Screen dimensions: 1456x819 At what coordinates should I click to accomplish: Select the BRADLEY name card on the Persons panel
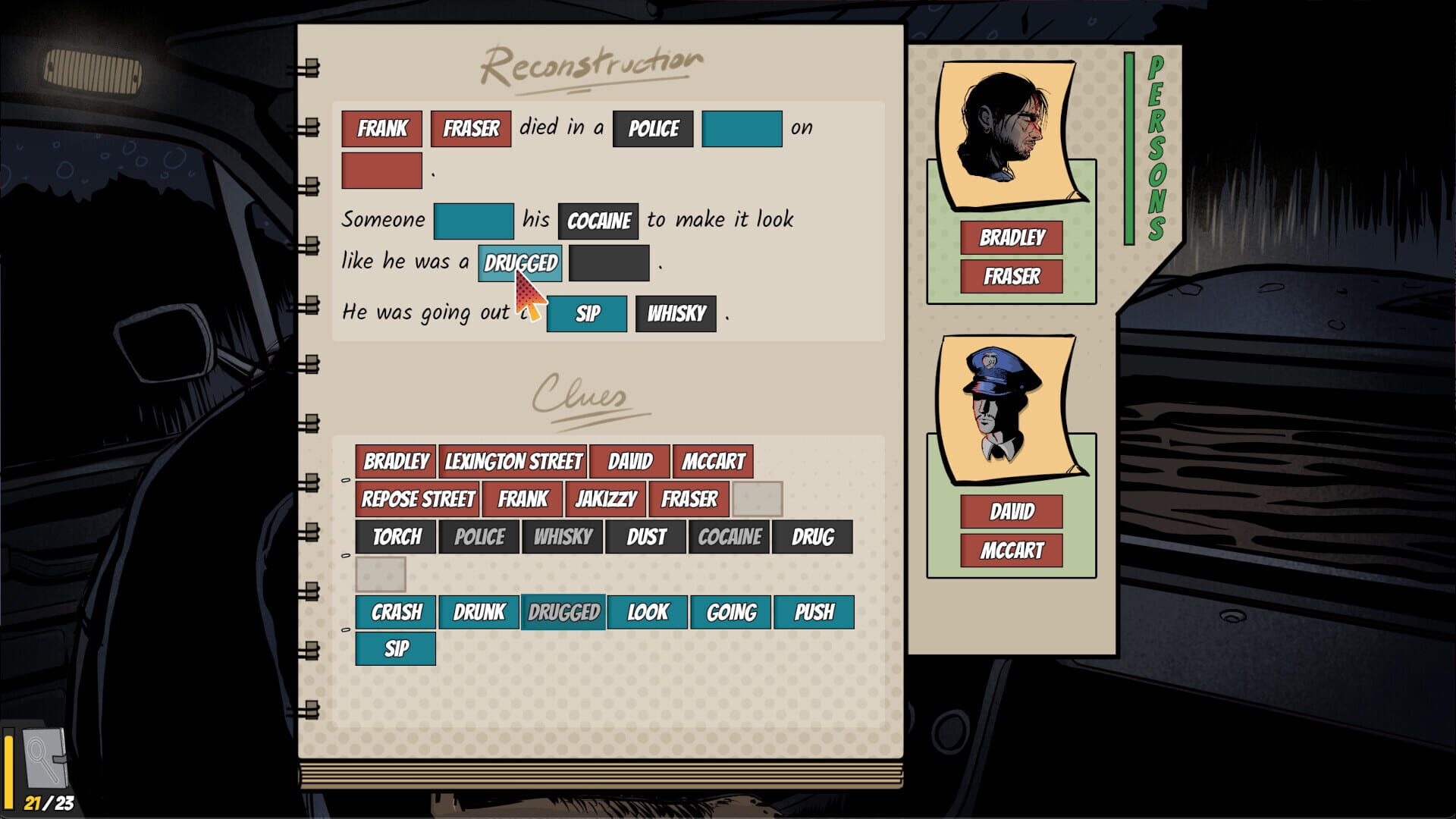tap(1011, 237)
